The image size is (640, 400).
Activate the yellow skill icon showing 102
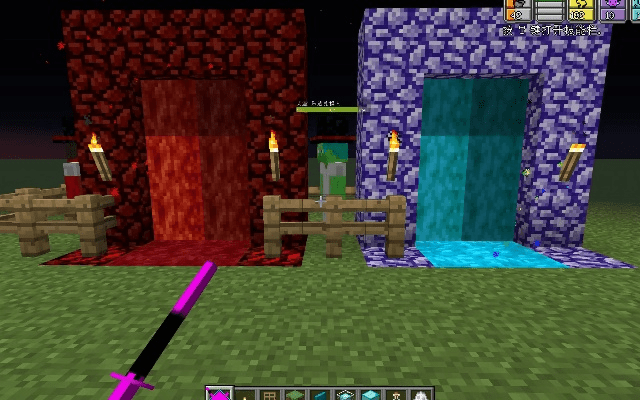(x=579, y=10)
